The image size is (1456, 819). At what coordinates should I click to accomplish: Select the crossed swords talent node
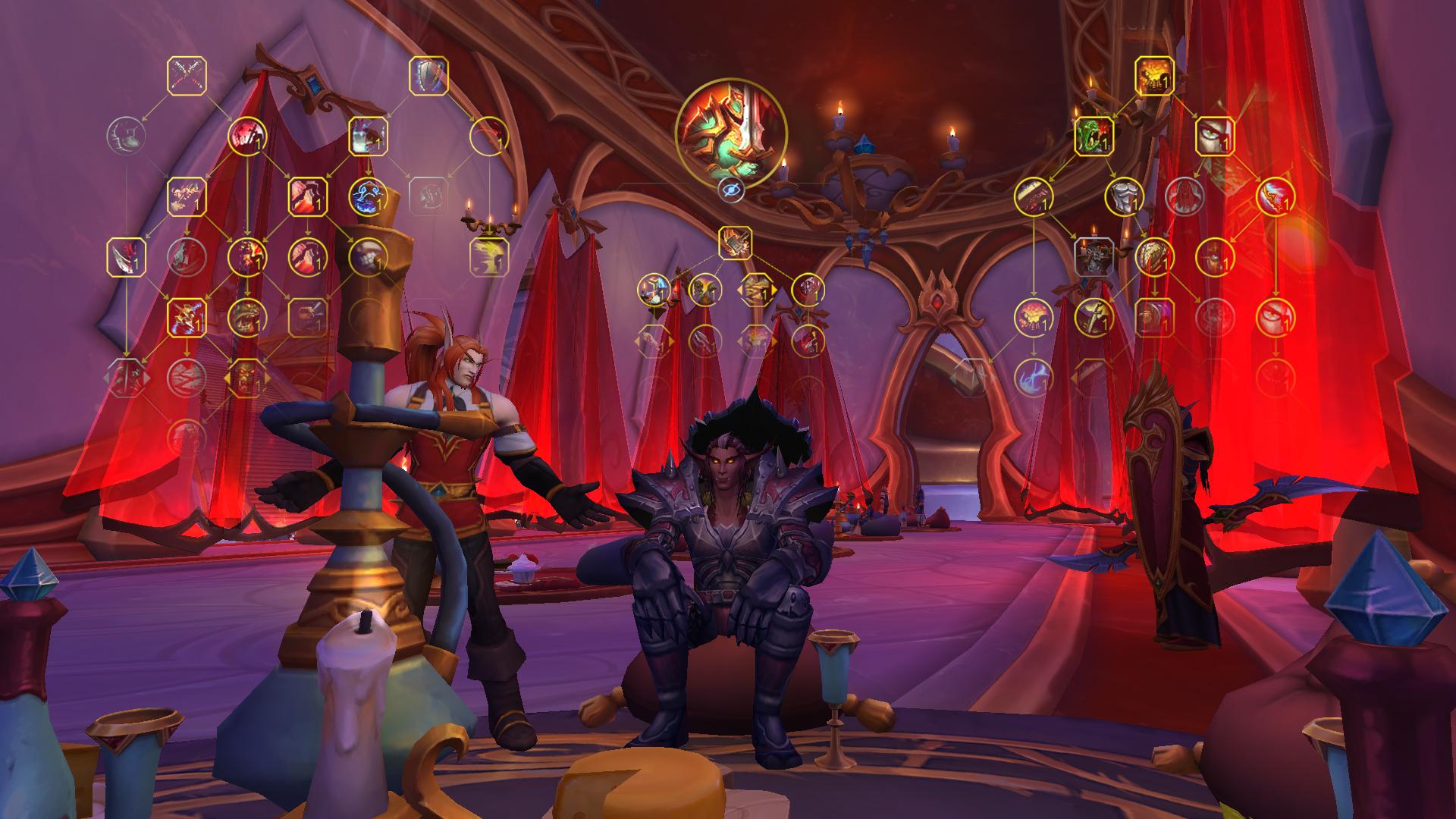[187, 76]
